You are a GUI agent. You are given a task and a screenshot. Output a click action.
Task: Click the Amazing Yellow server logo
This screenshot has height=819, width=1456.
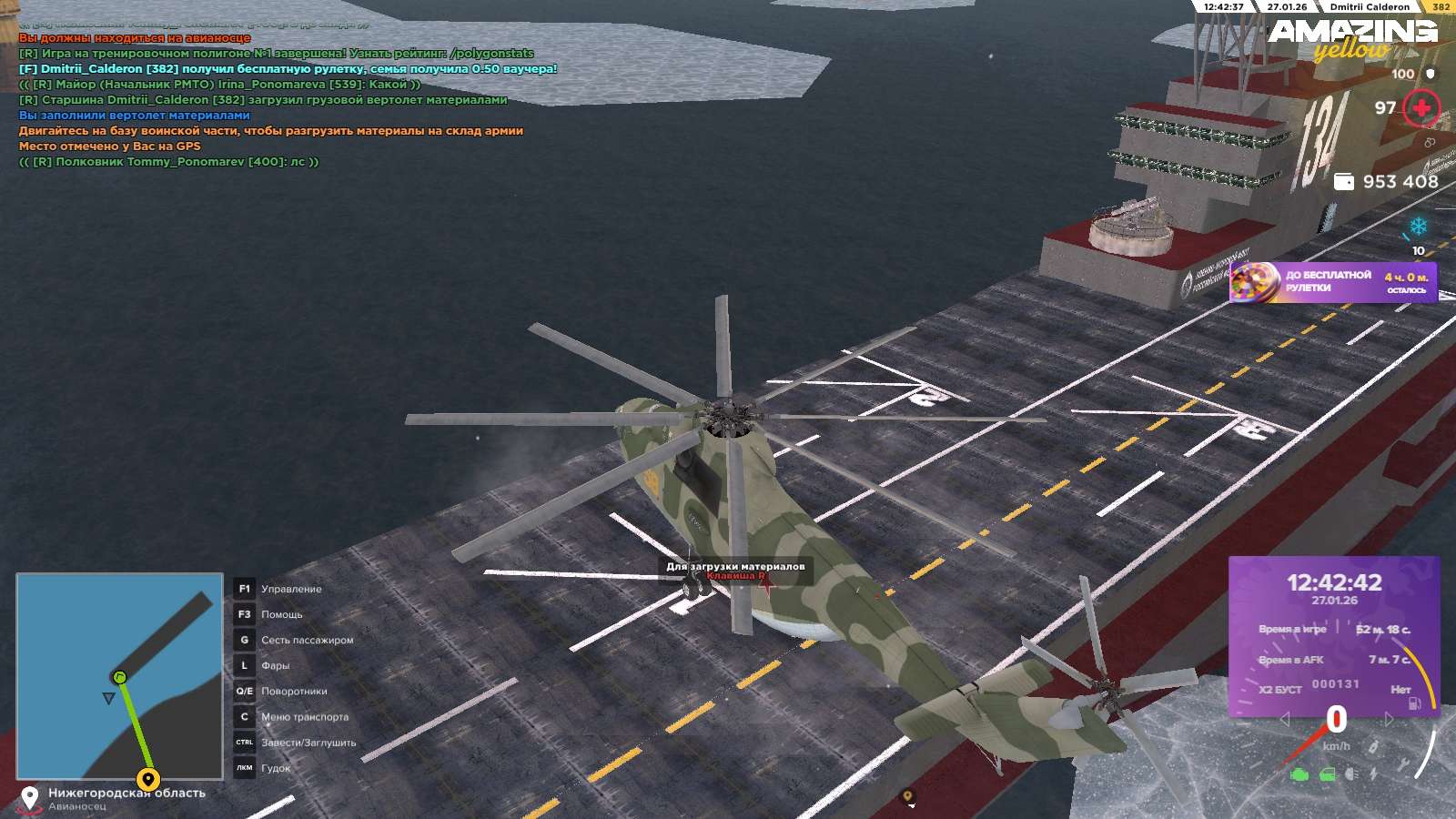click(1353, 38)
